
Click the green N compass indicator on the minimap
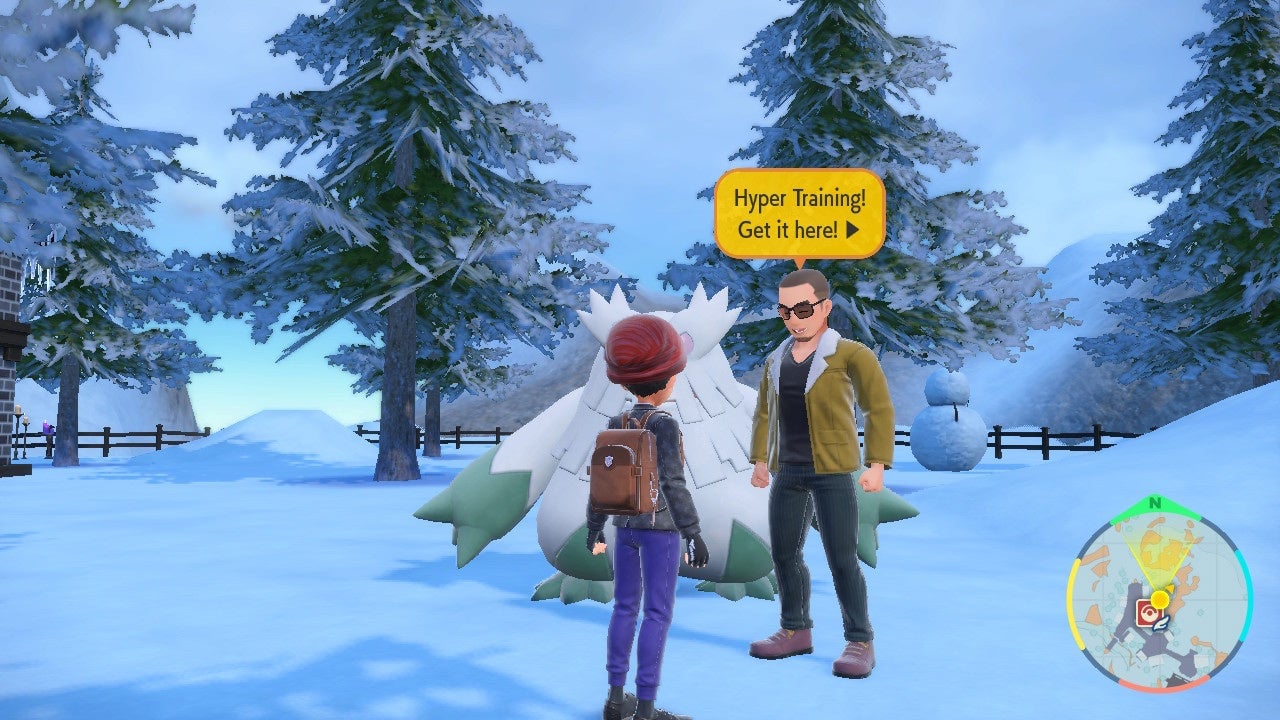[x=1155, y=503]
